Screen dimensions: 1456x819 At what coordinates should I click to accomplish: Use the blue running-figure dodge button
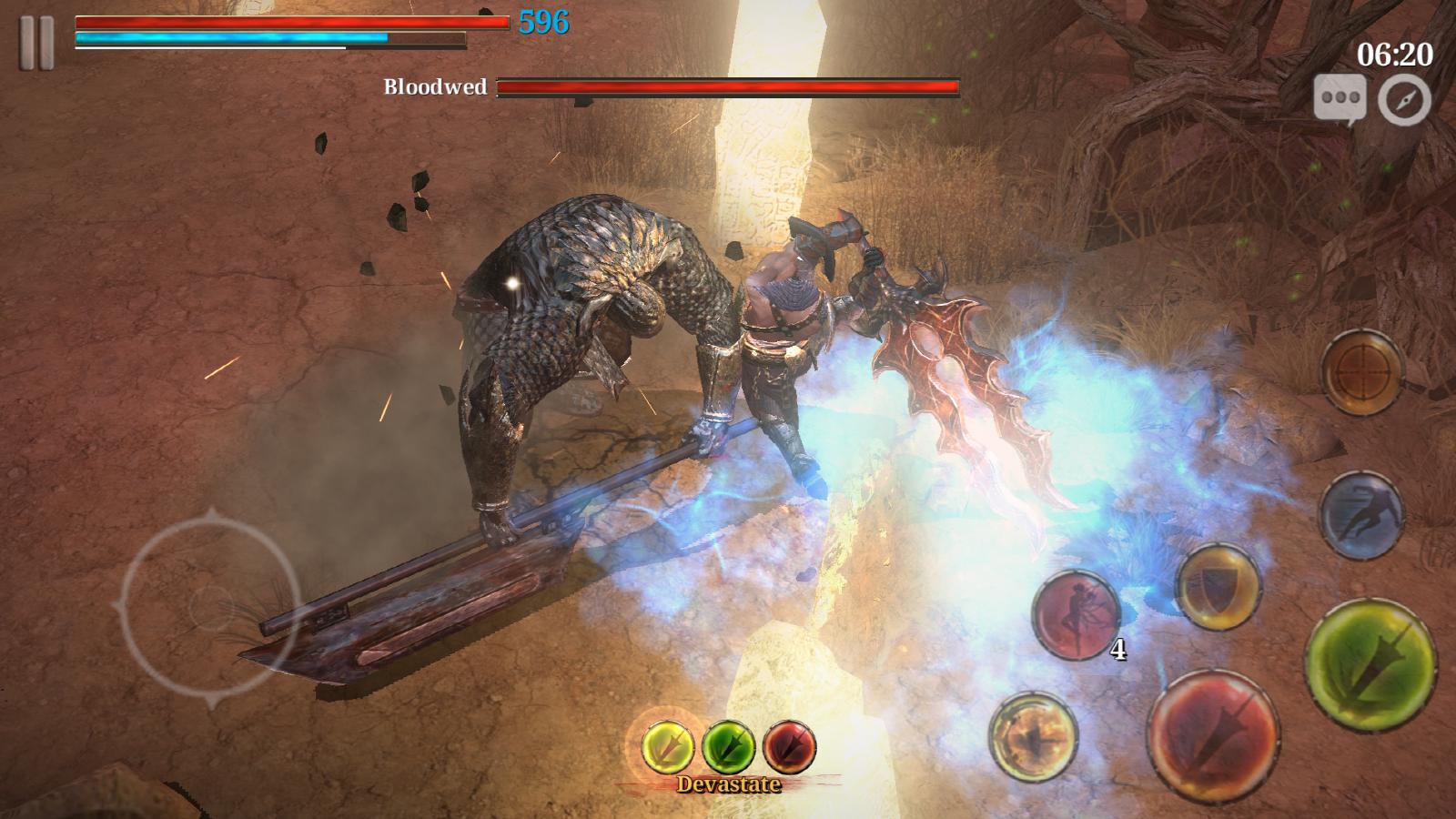1362,514
